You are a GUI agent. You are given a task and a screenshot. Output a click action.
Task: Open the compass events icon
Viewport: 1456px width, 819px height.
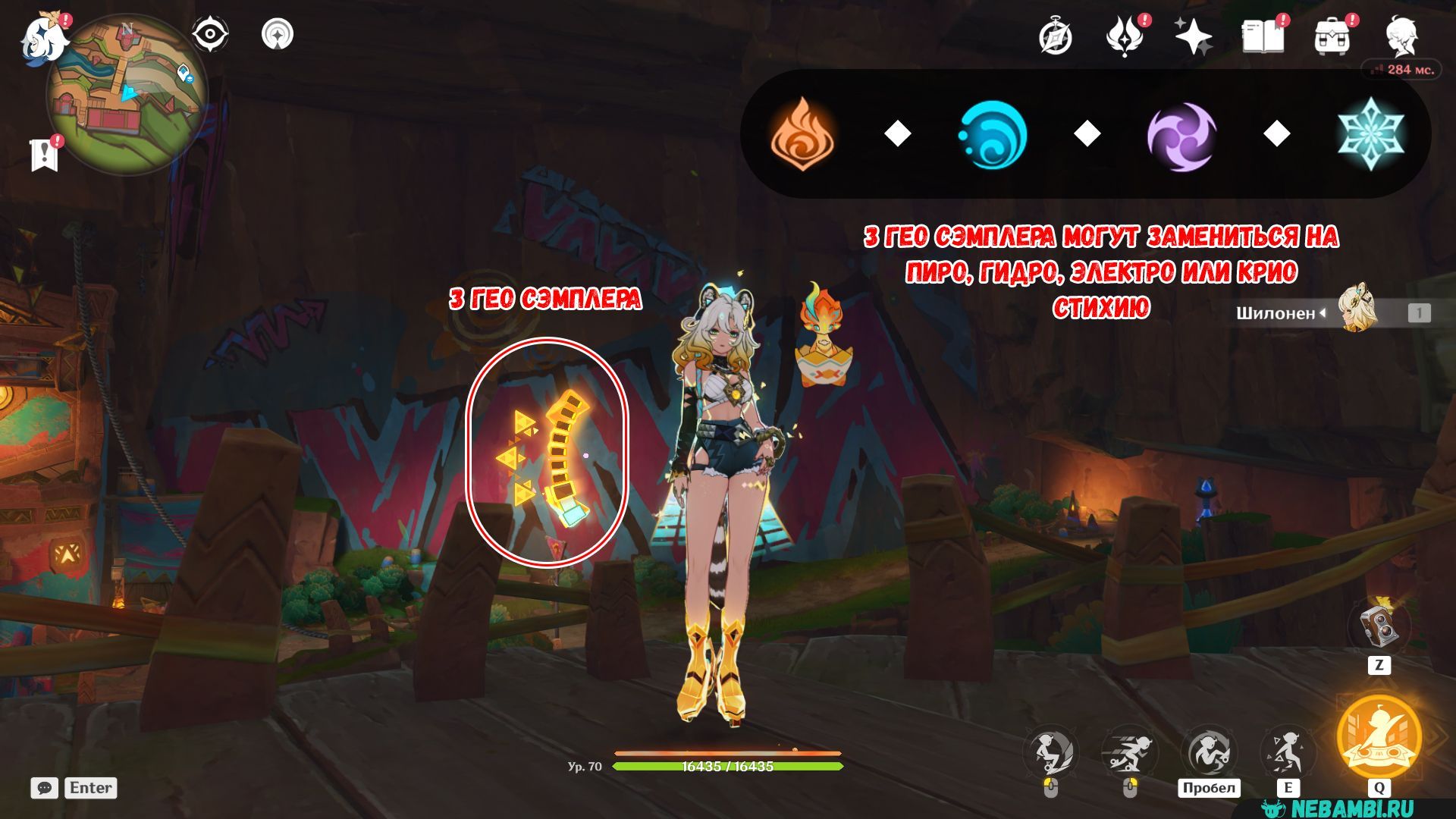pos(1055,37)
